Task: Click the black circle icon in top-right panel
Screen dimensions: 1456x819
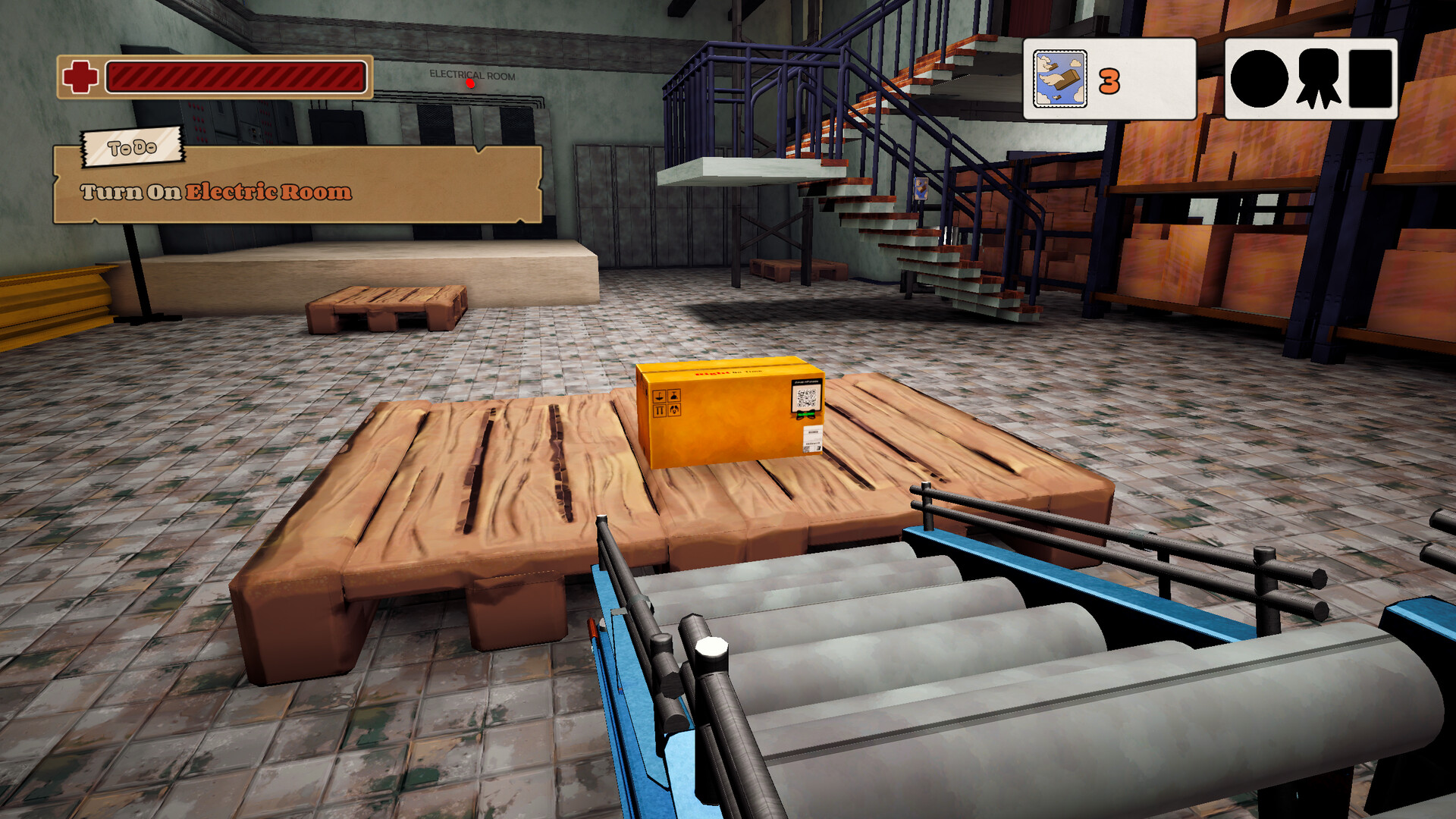Action: [1259, 79]
